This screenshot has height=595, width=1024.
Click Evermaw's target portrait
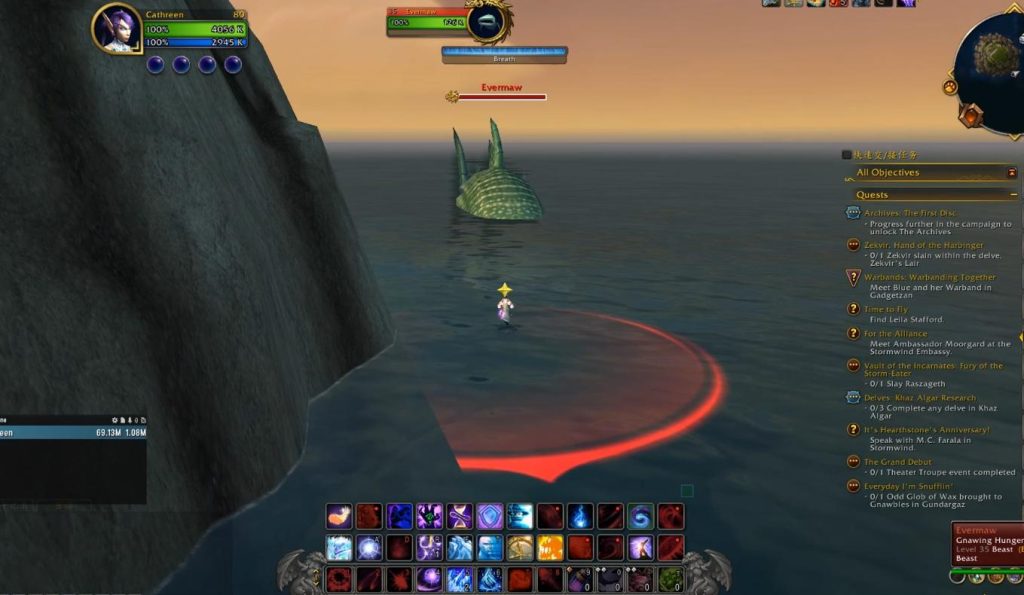coord(488,23)
